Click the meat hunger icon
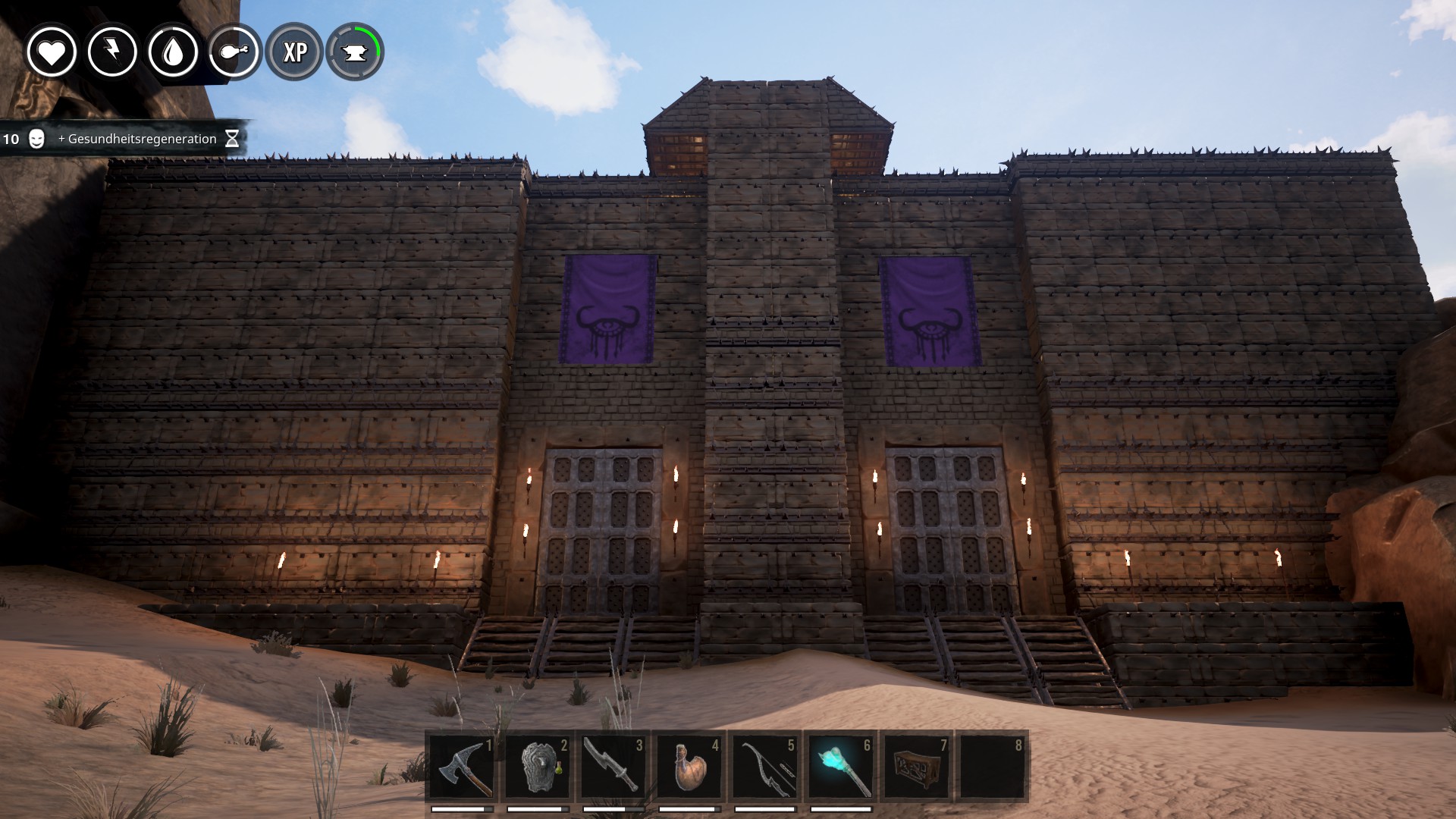This screenshot has width=1456, height=819. pyautogui.click(x=234, y=52)
